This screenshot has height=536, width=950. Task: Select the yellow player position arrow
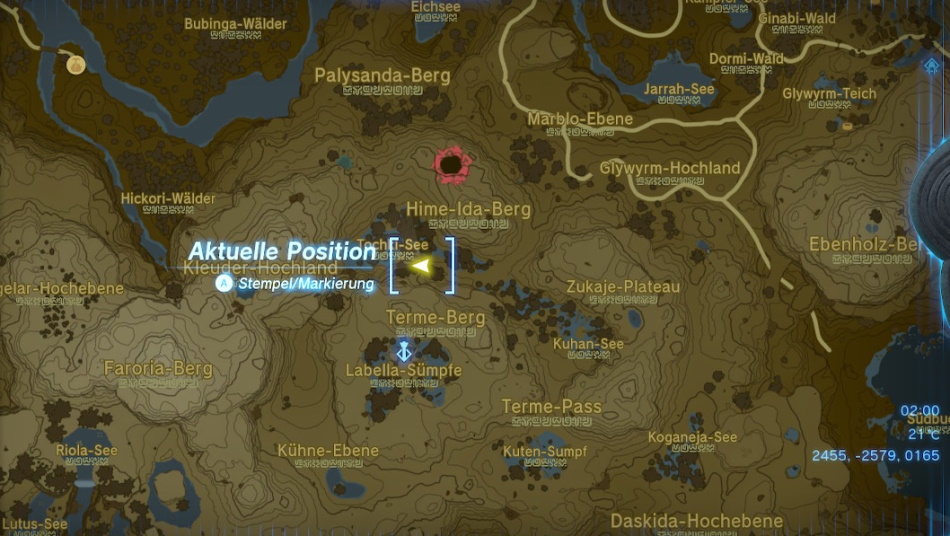(421, 266)
